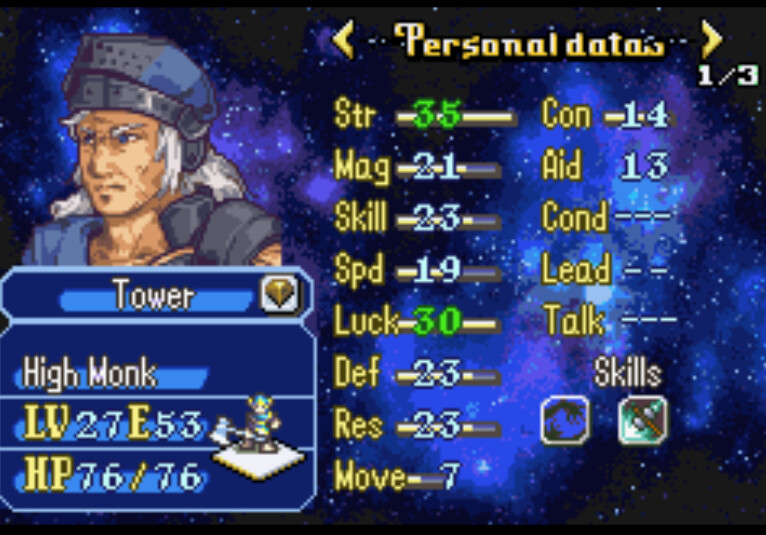Go to the next stats page arrow
This screenshot has width=766, height=535.
712,40
